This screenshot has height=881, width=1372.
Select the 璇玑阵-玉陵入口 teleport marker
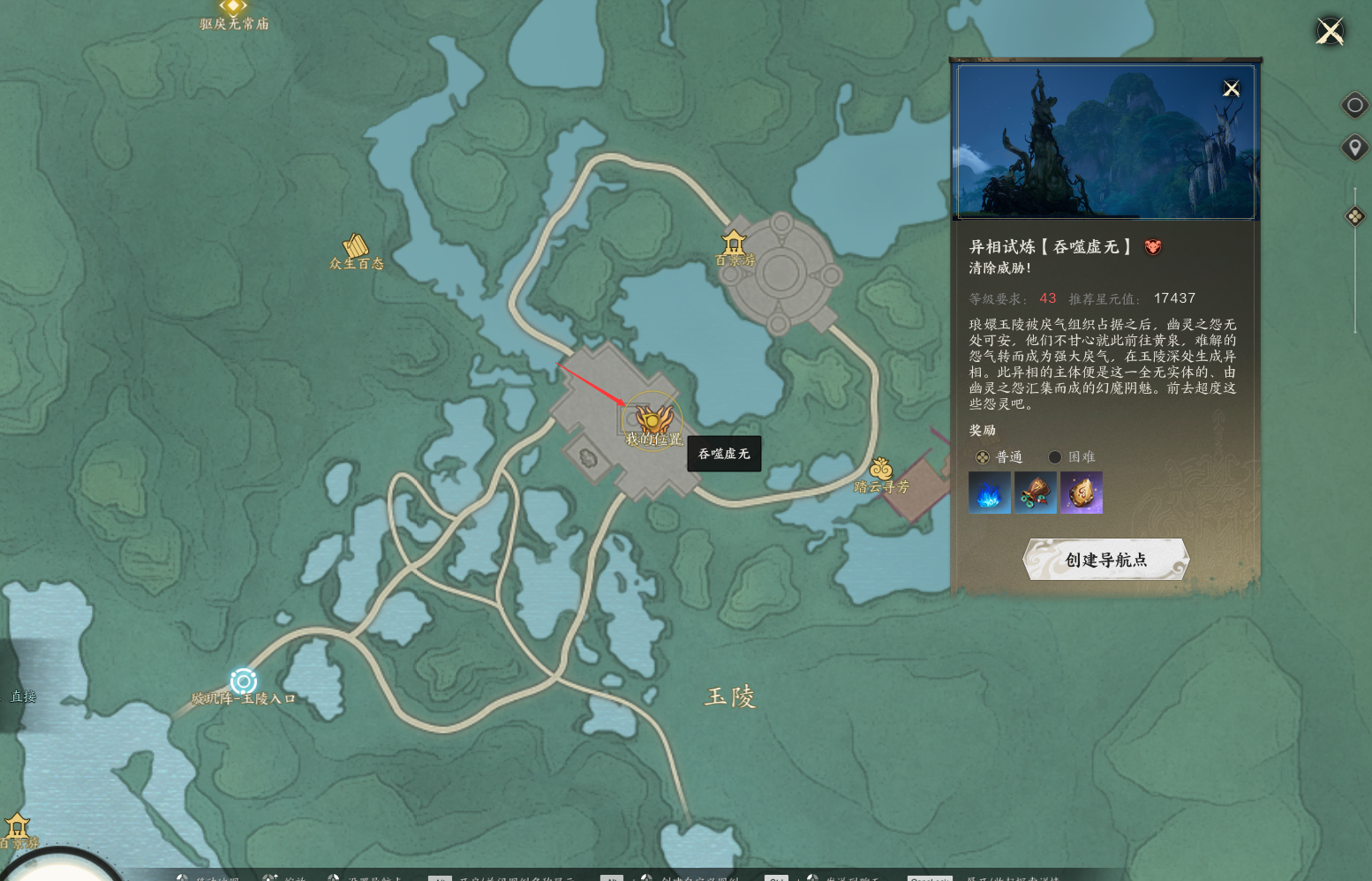pyautogui.click(x=244, y=681)
